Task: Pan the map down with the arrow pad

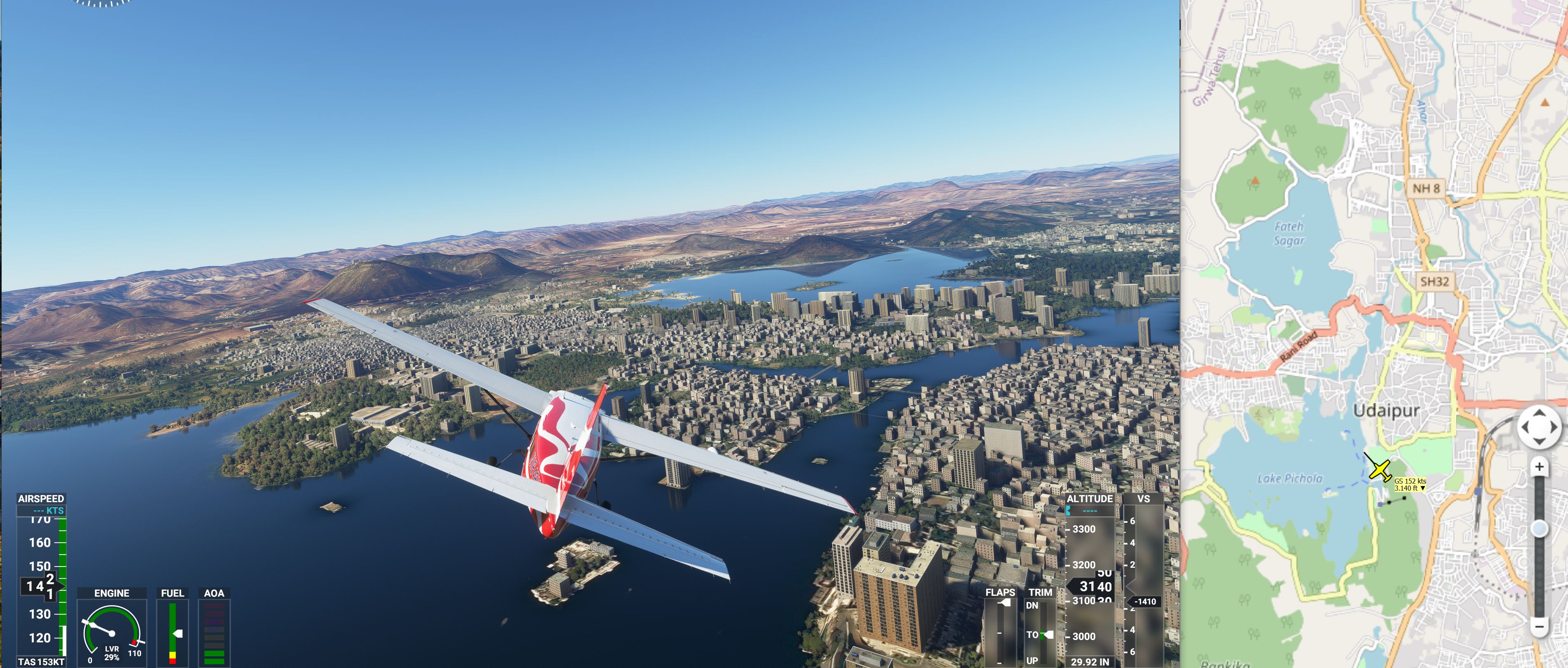Action: [1539, 441]
